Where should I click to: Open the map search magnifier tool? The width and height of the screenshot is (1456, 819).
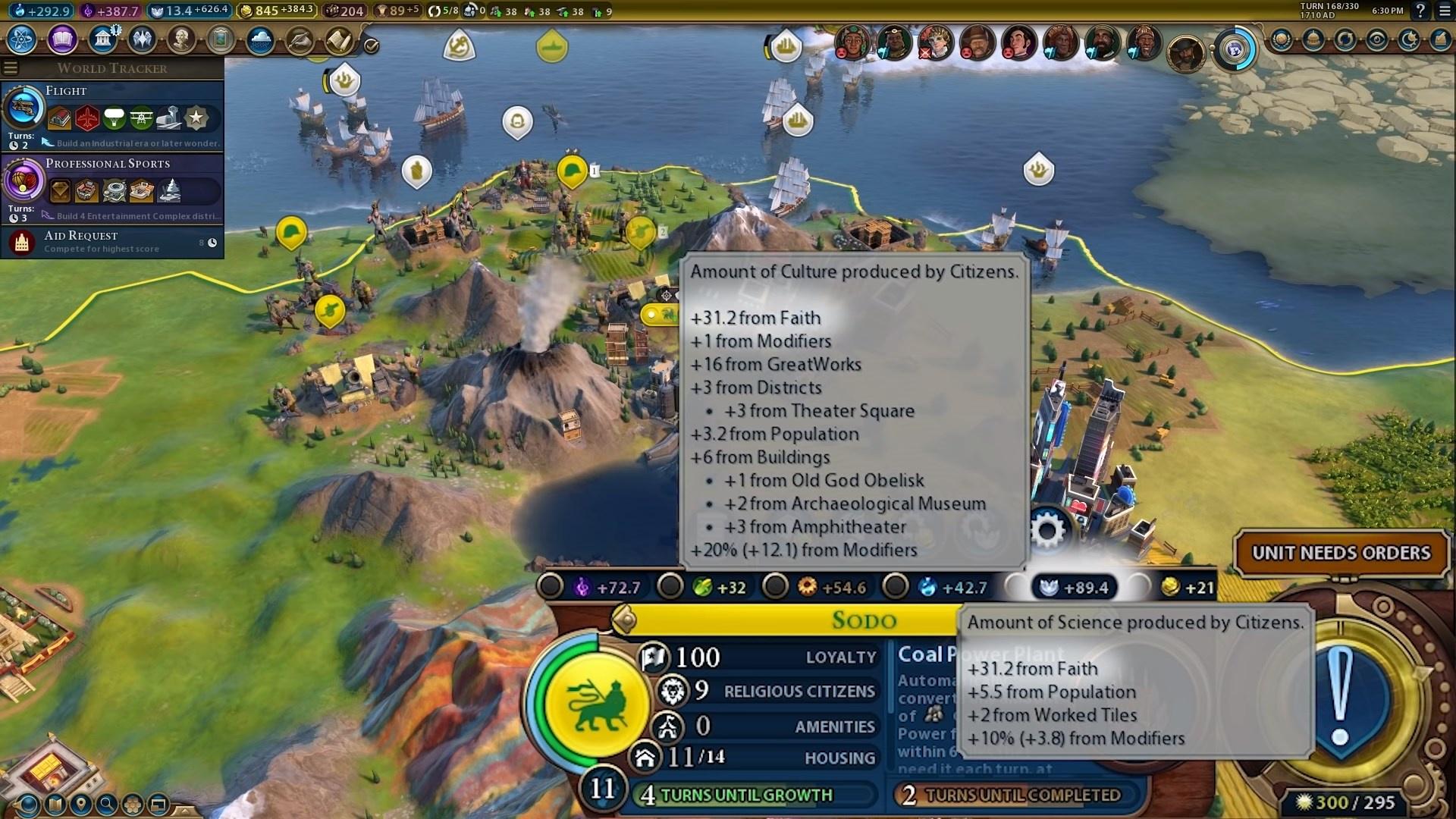107,804
